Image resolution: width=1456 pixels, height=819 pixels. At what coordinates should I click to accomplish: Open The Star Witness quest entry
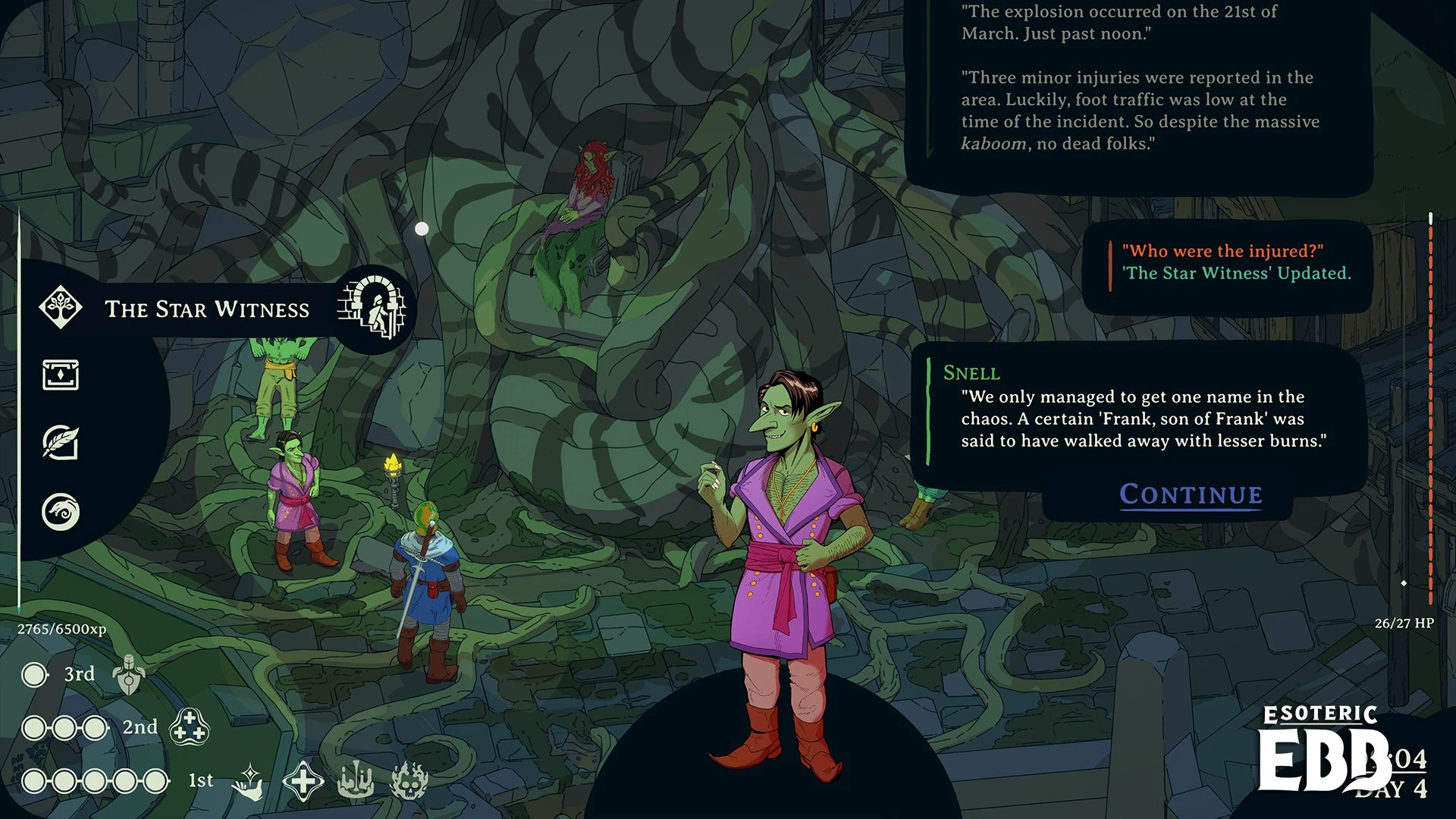point(207,309)
